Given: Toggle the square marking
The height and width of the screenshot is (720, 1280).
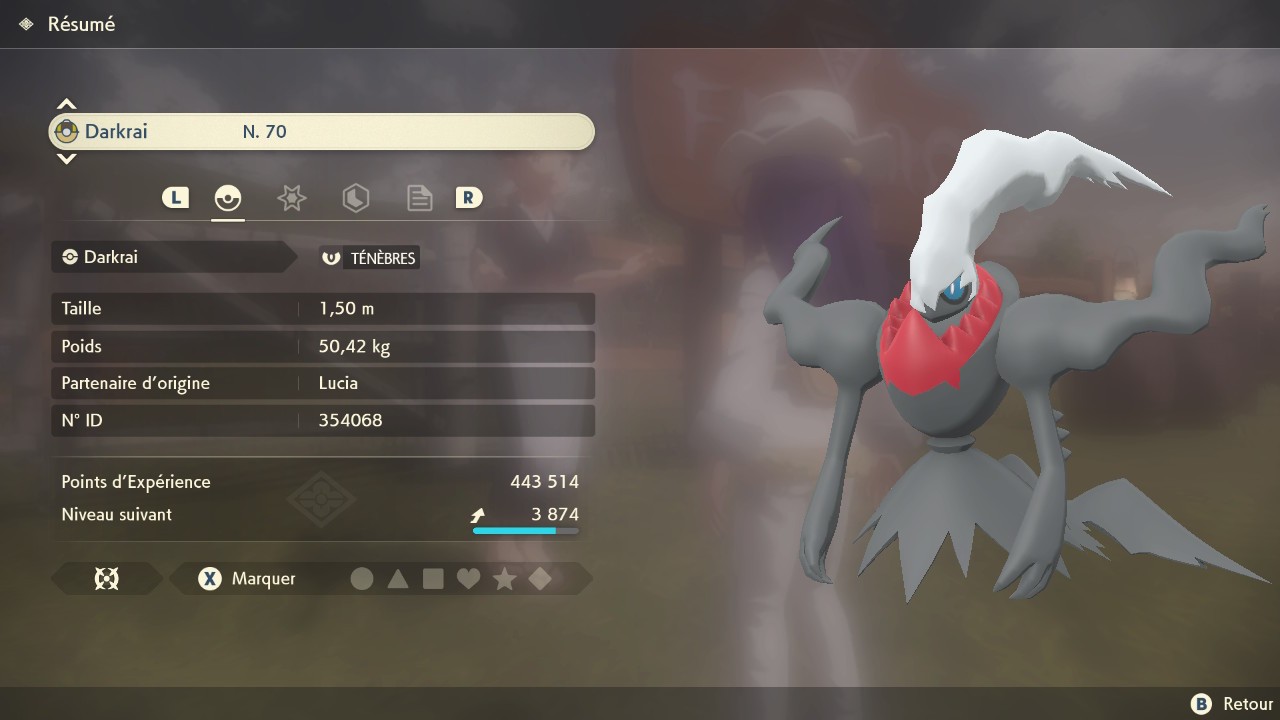Looking at the screenshot, I should pyautogui.click(x=433, y=578).
